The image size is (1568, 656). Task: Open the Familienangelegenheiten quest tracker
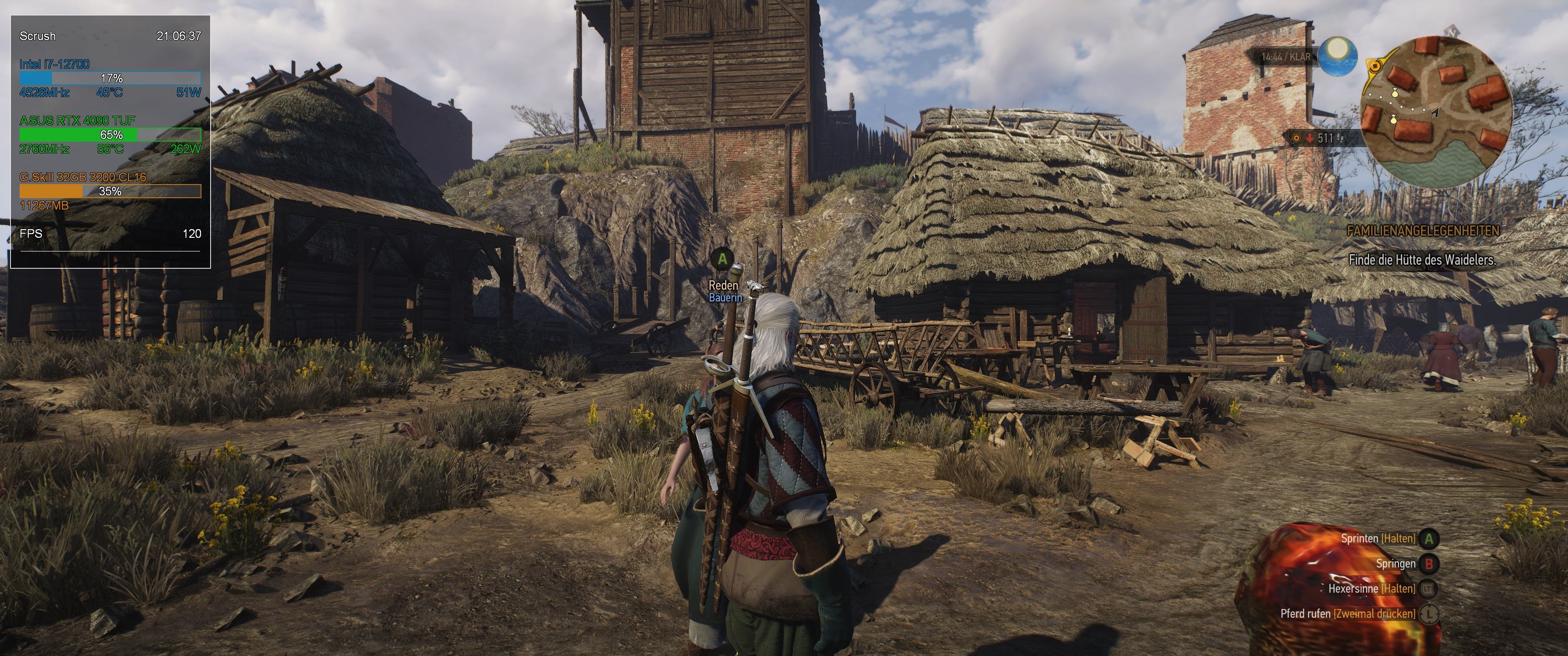(x=1423, y=231)
